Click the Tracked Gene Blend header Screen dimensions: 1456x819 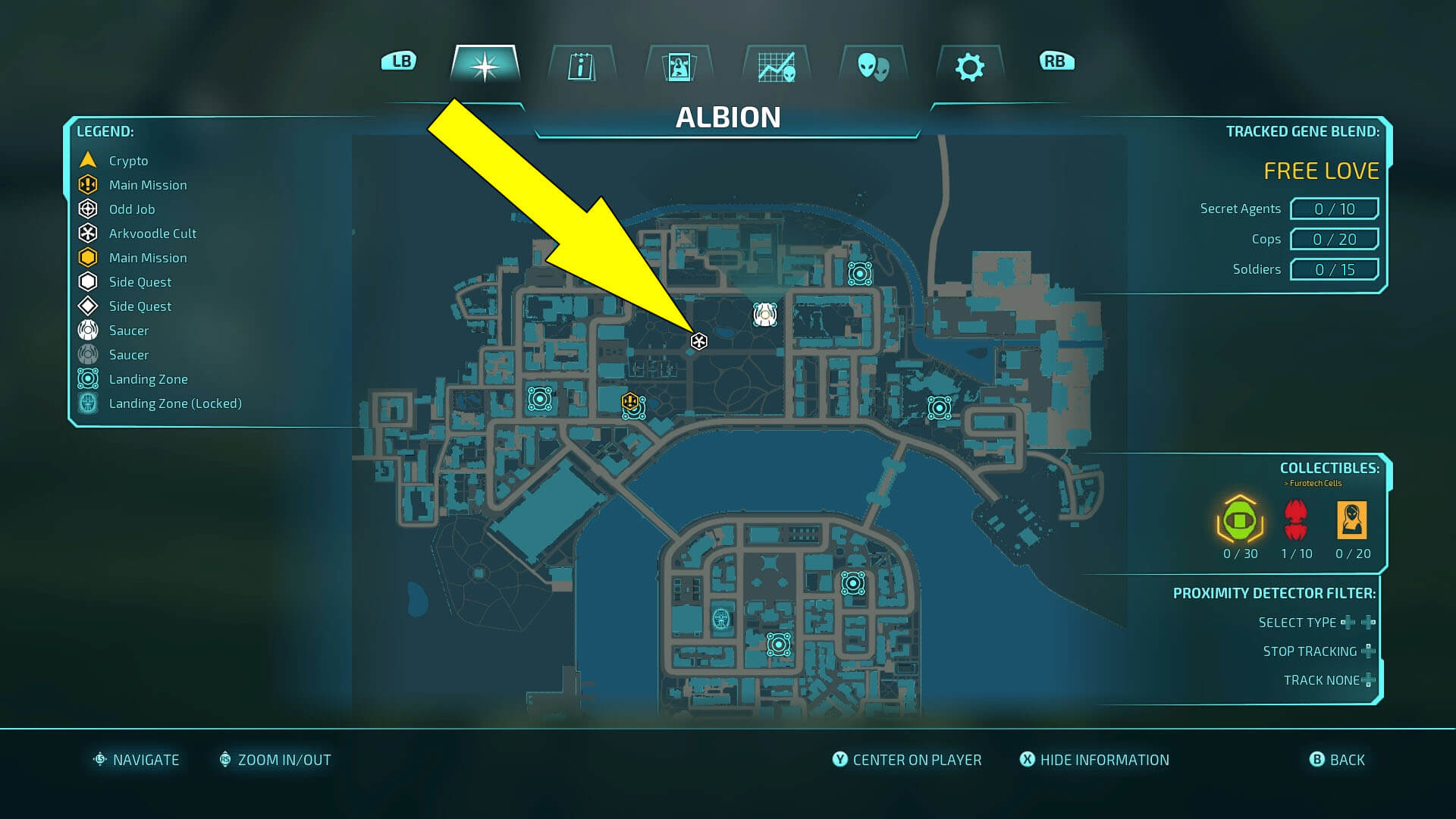click(x=1302, y=130)
